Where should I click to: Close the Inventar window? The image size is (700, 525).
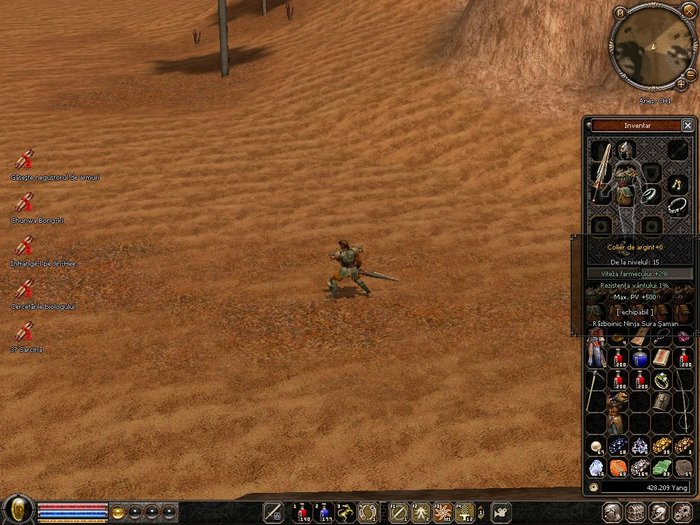pyautogui.click(x=687, y=125)
